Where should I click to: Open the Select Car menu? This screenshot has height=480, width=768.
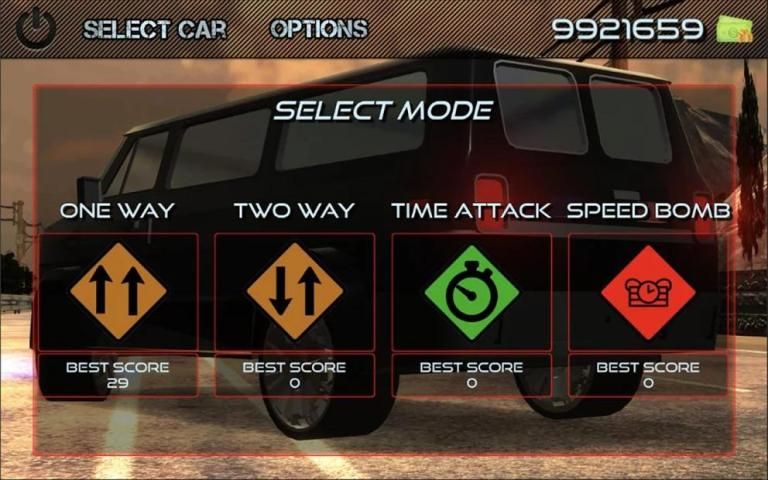(154, 29)
